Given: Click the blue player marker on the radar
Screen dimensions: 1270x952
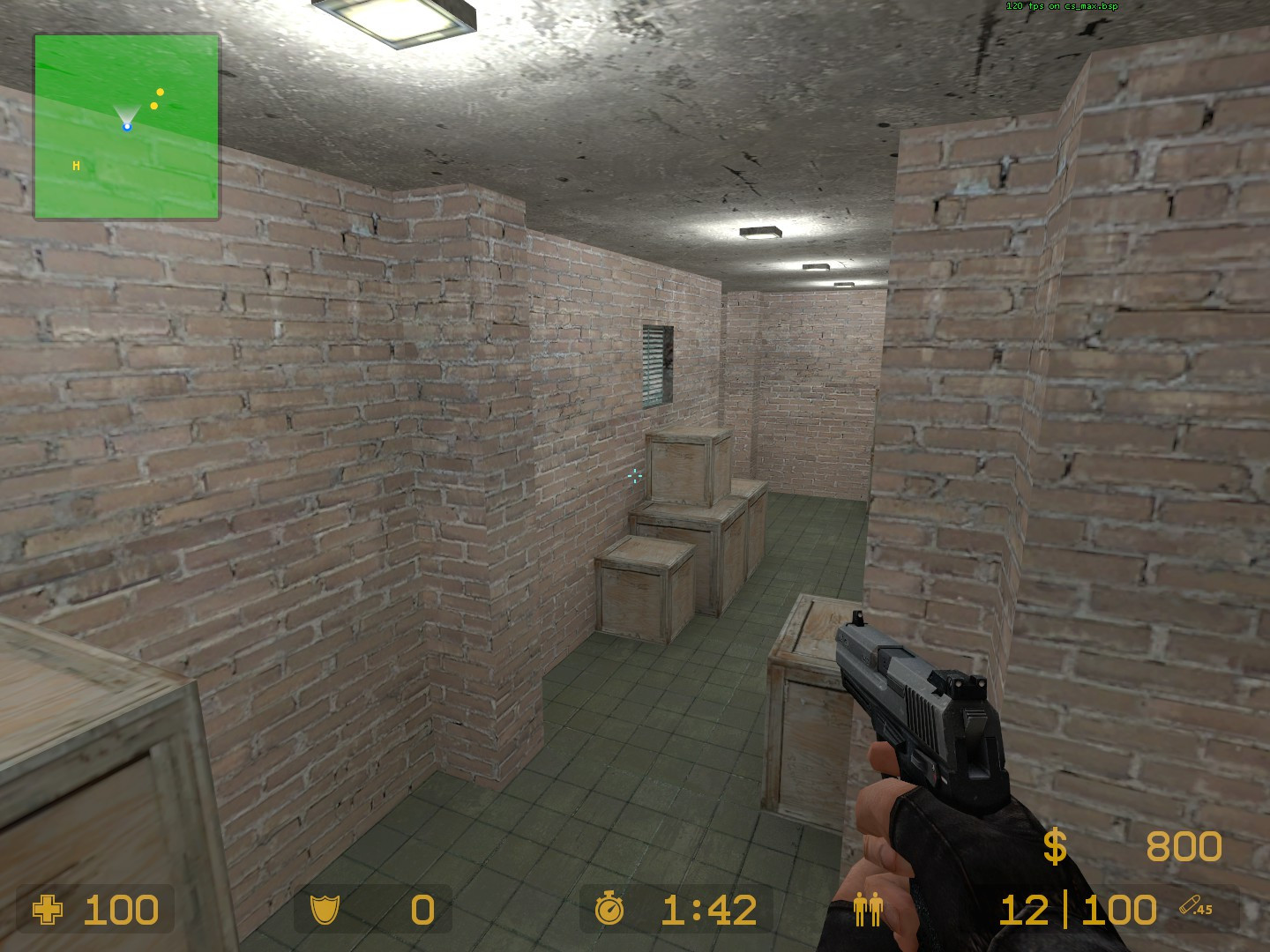Looking at the screenshot, I should 128,127.
